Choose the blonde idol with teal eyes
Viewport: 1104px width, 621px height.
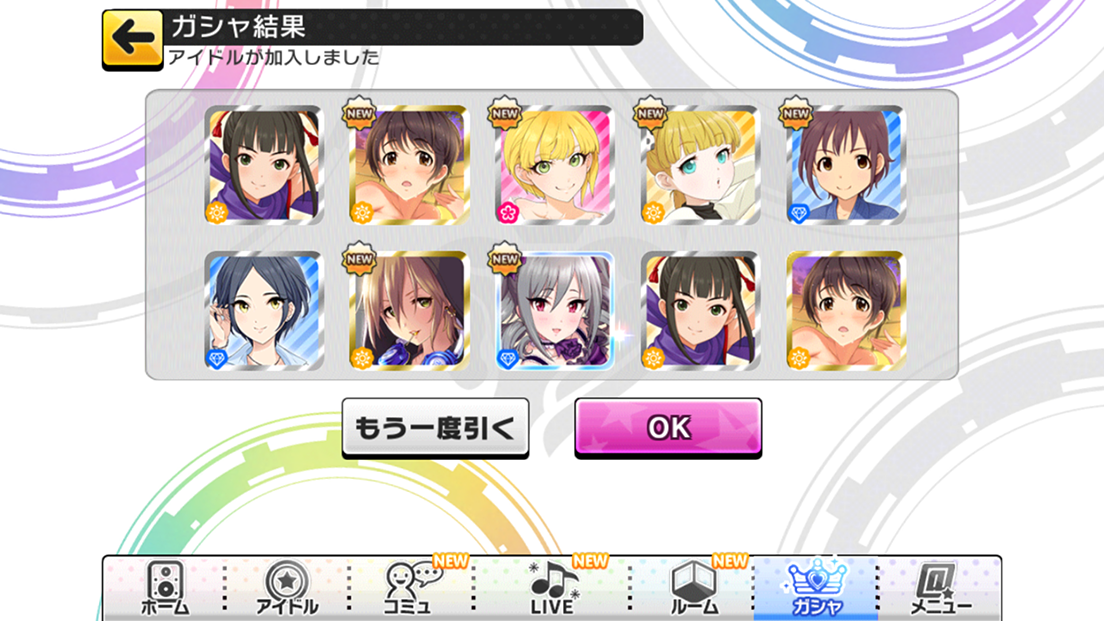click(x=700, y=165)
